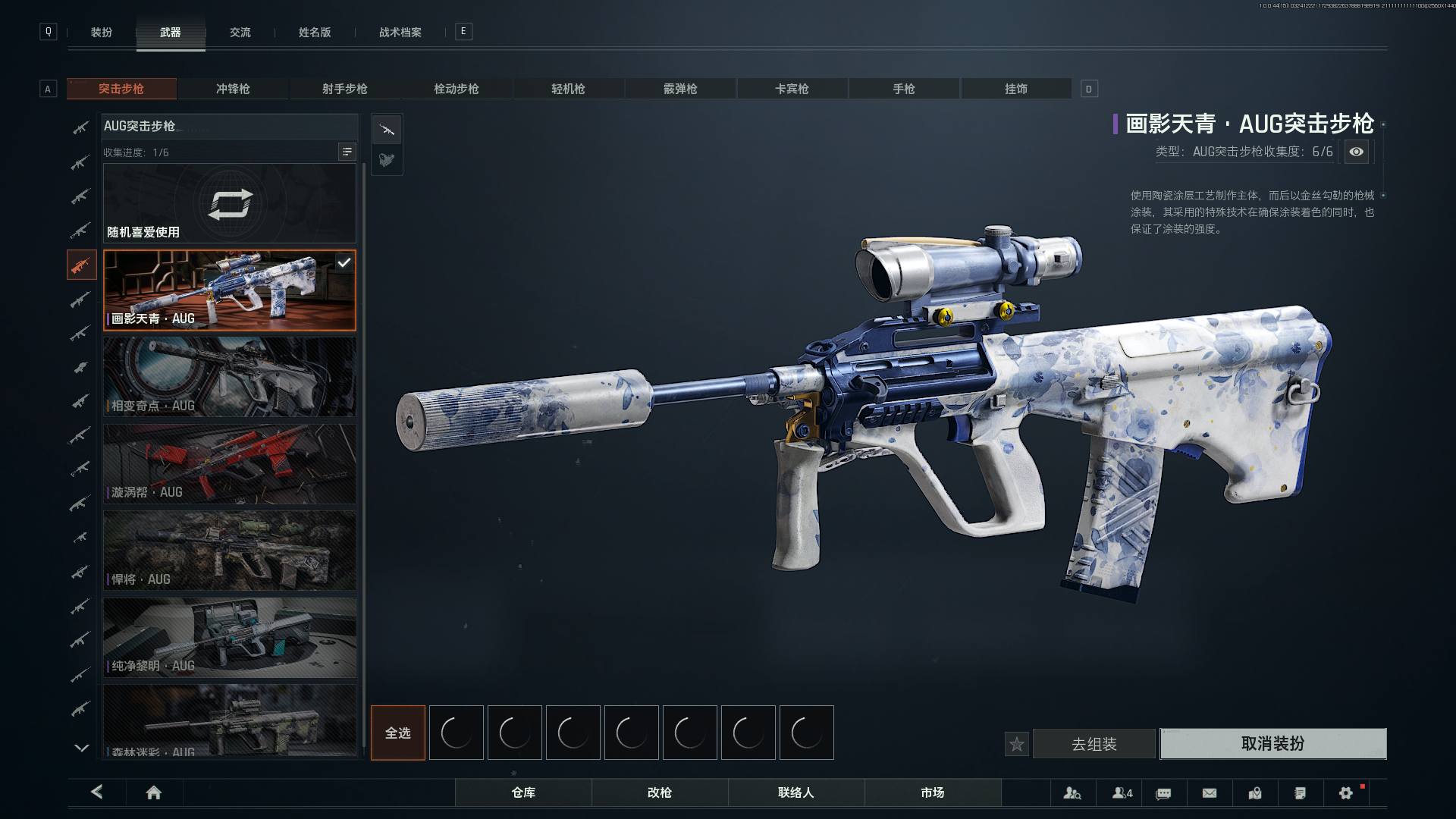Toggle the eye visibility icon
Image resolution: width=1456 pixels, height=819 pixels.
1356,152
